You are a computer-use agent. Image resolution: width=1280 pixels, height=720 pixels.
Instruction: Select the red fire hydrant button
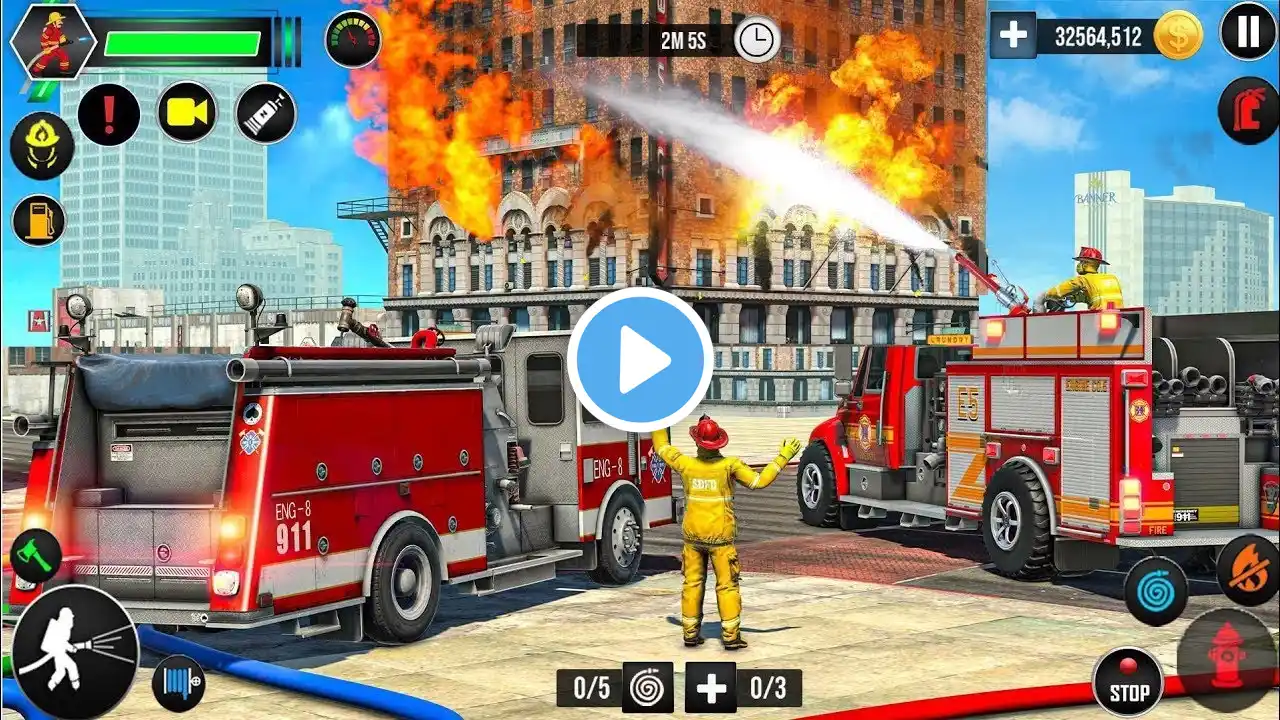click(1226, 659)
